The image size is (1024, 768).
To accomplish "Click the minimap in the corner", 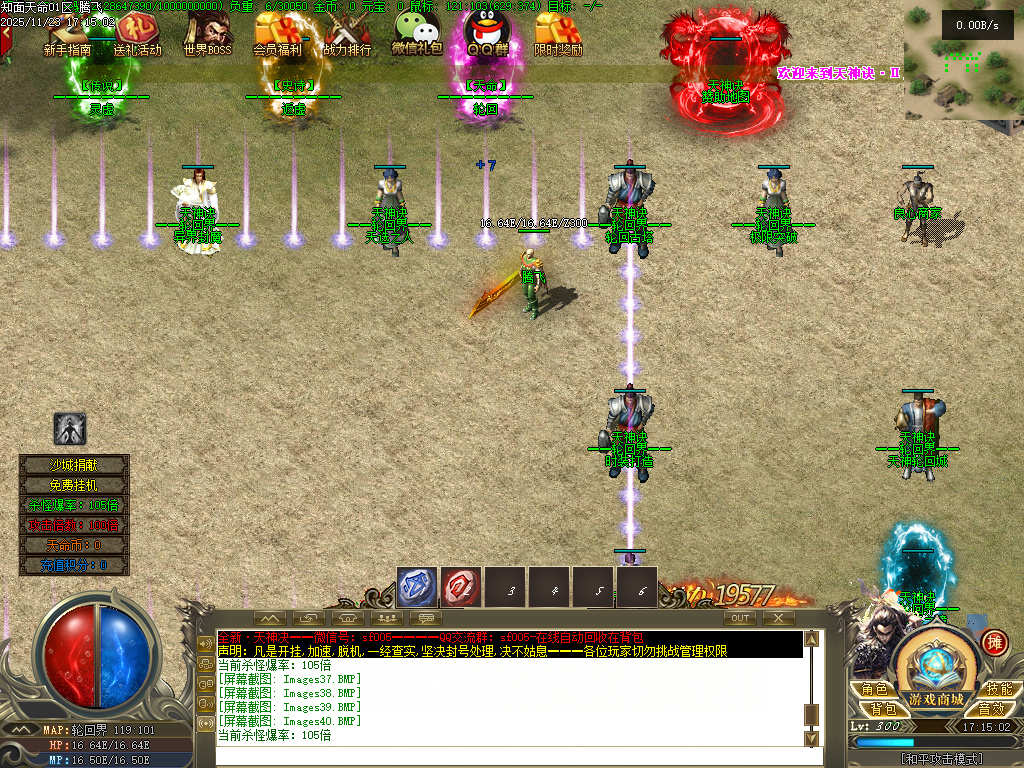I will [x=962, y=60].
